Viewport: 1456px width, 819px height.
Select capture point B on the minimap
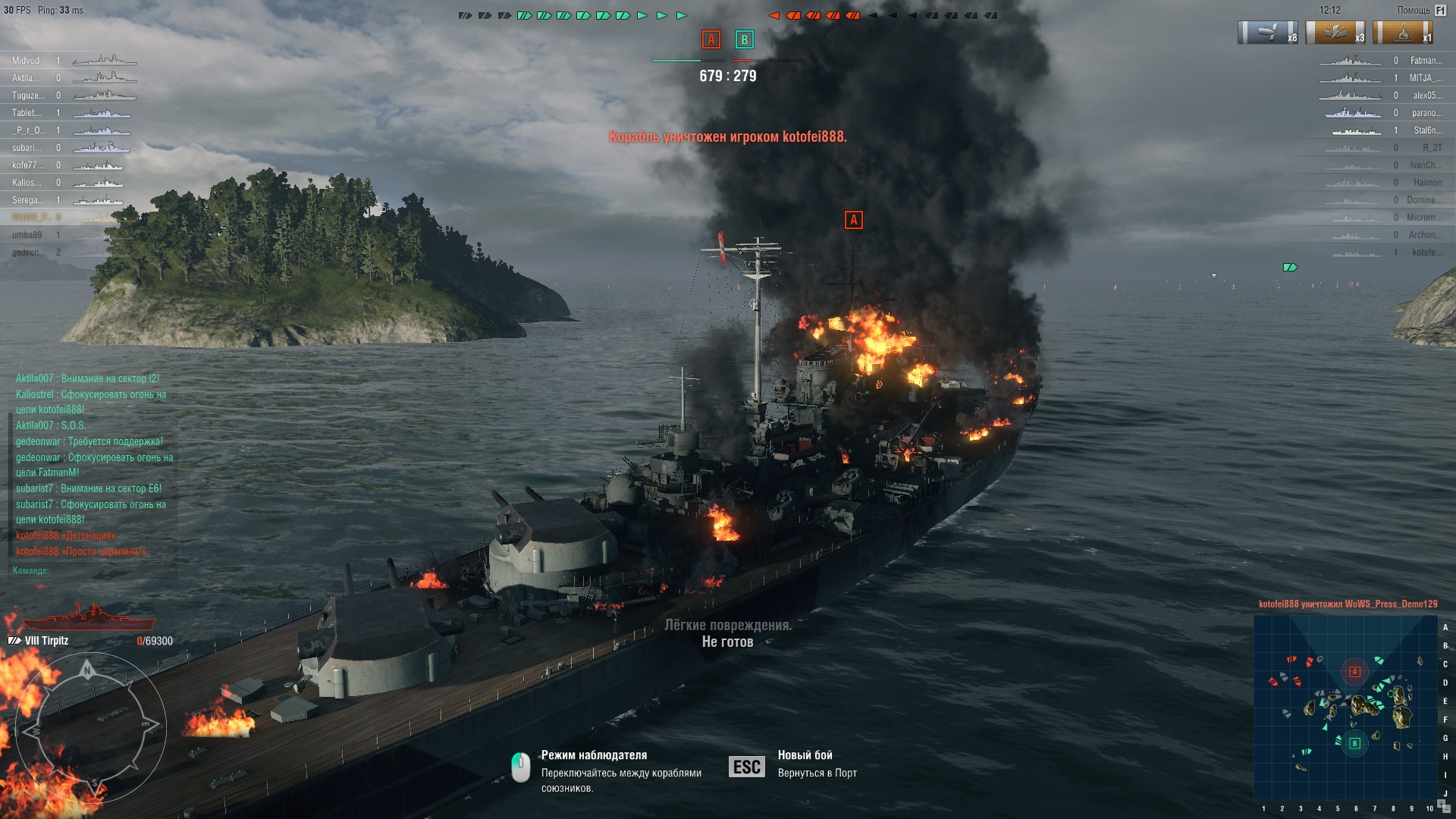coord(1355,743)
